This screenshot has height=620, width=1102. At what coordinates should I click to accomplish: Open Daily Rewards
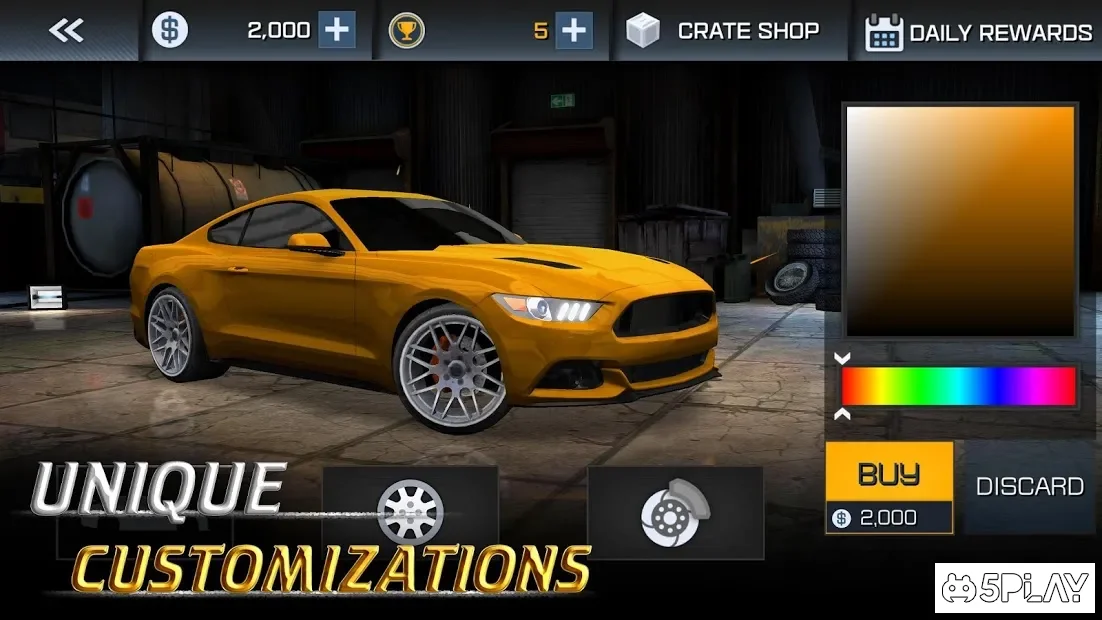click(978, 33)
